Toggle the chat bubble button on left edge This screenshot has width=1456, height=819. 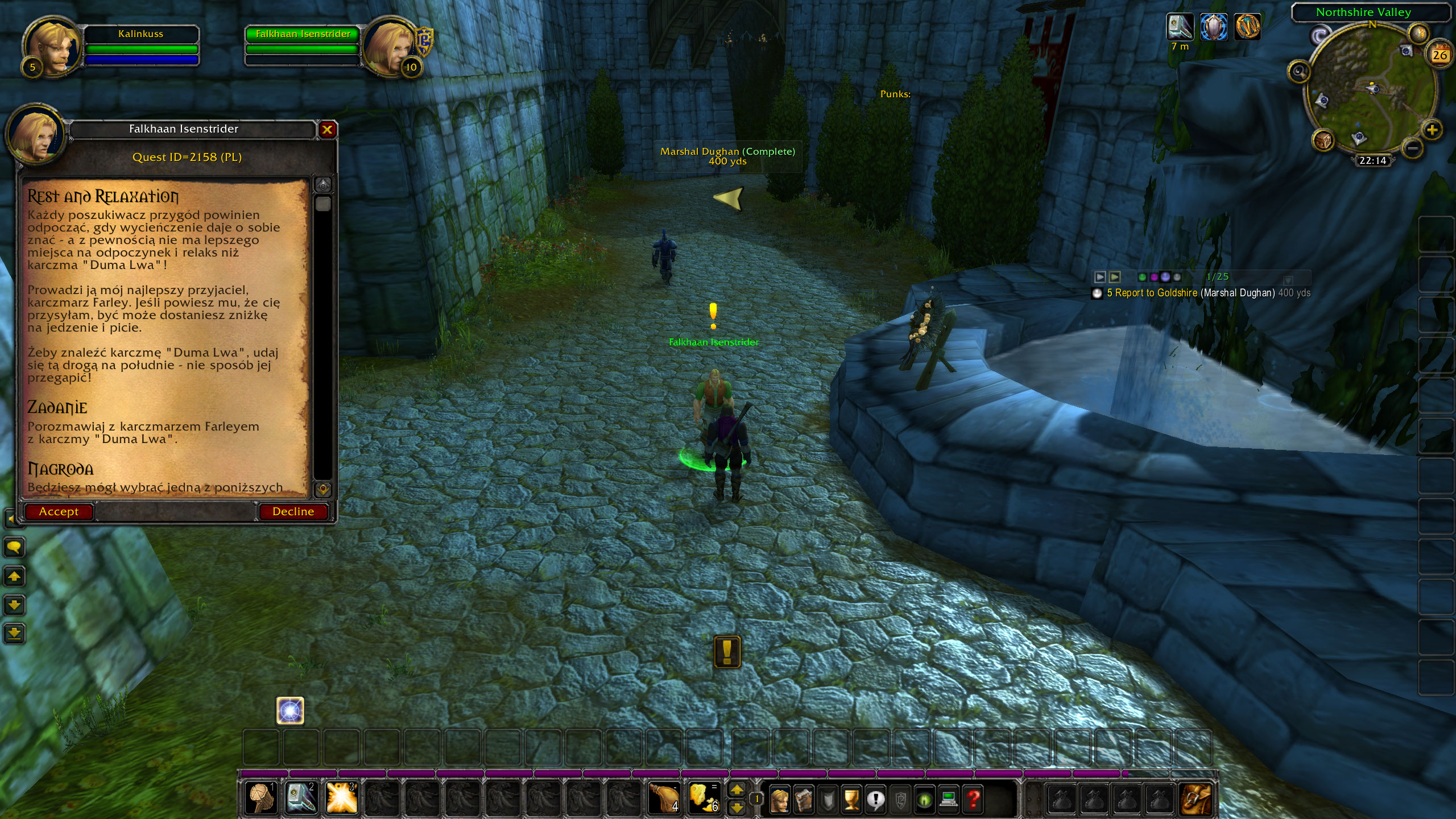tap(14, 547)
